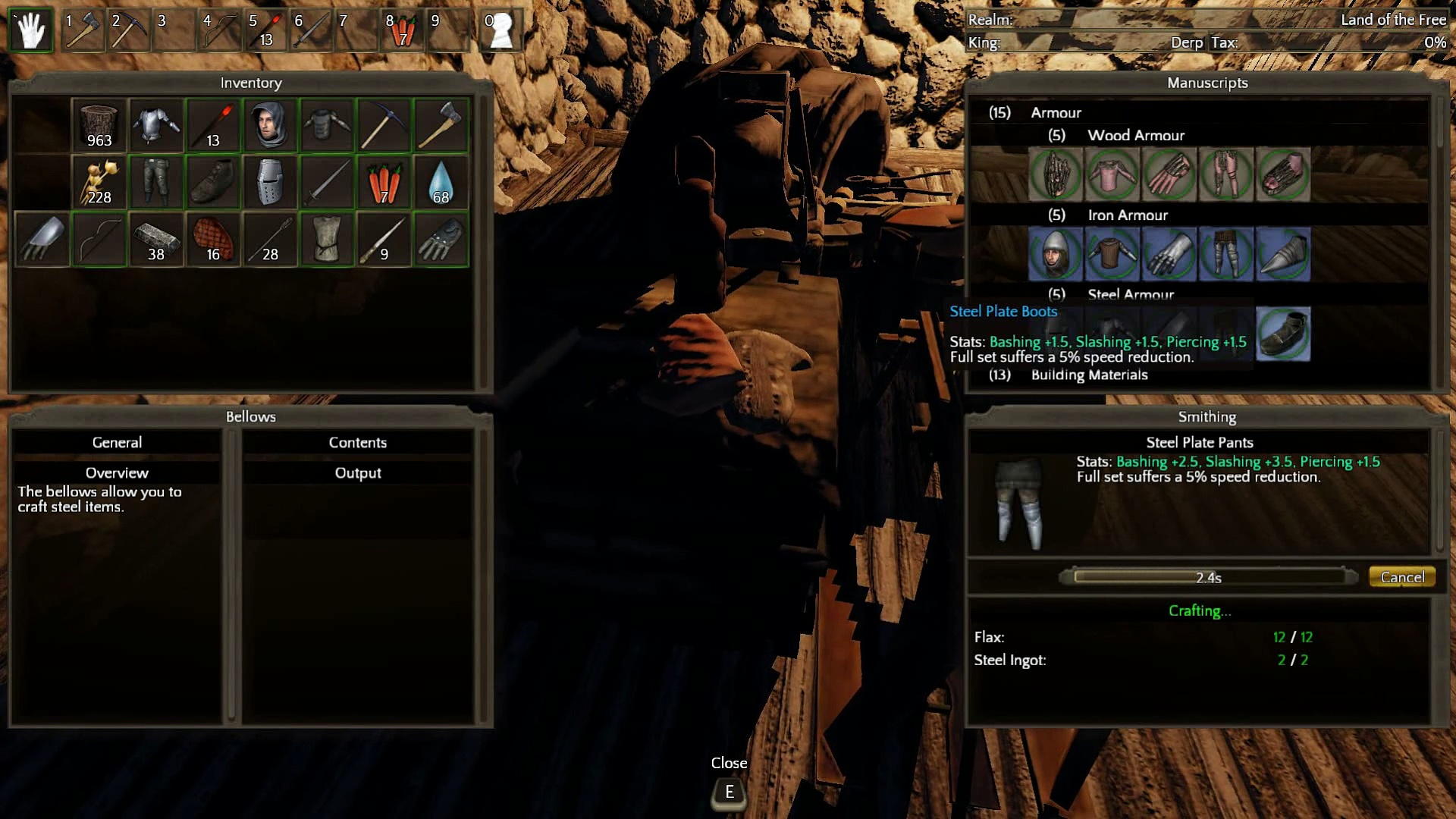The width and height of the screenshot is (1456, 819).
Task: Select the steel ingot stack of 38
Action: coord(156,240)
